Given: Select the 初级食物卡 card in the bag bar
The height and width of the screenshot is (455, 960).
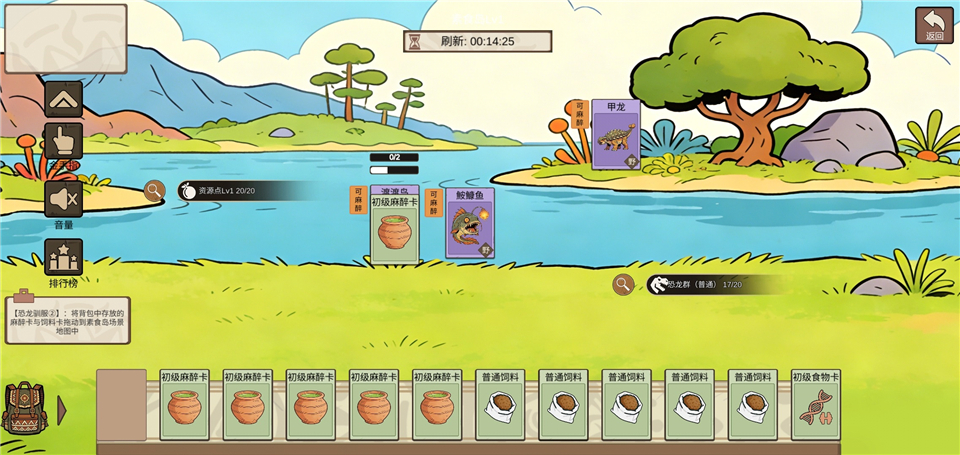Looking at the screenshot, I should [x=816, y=405].
